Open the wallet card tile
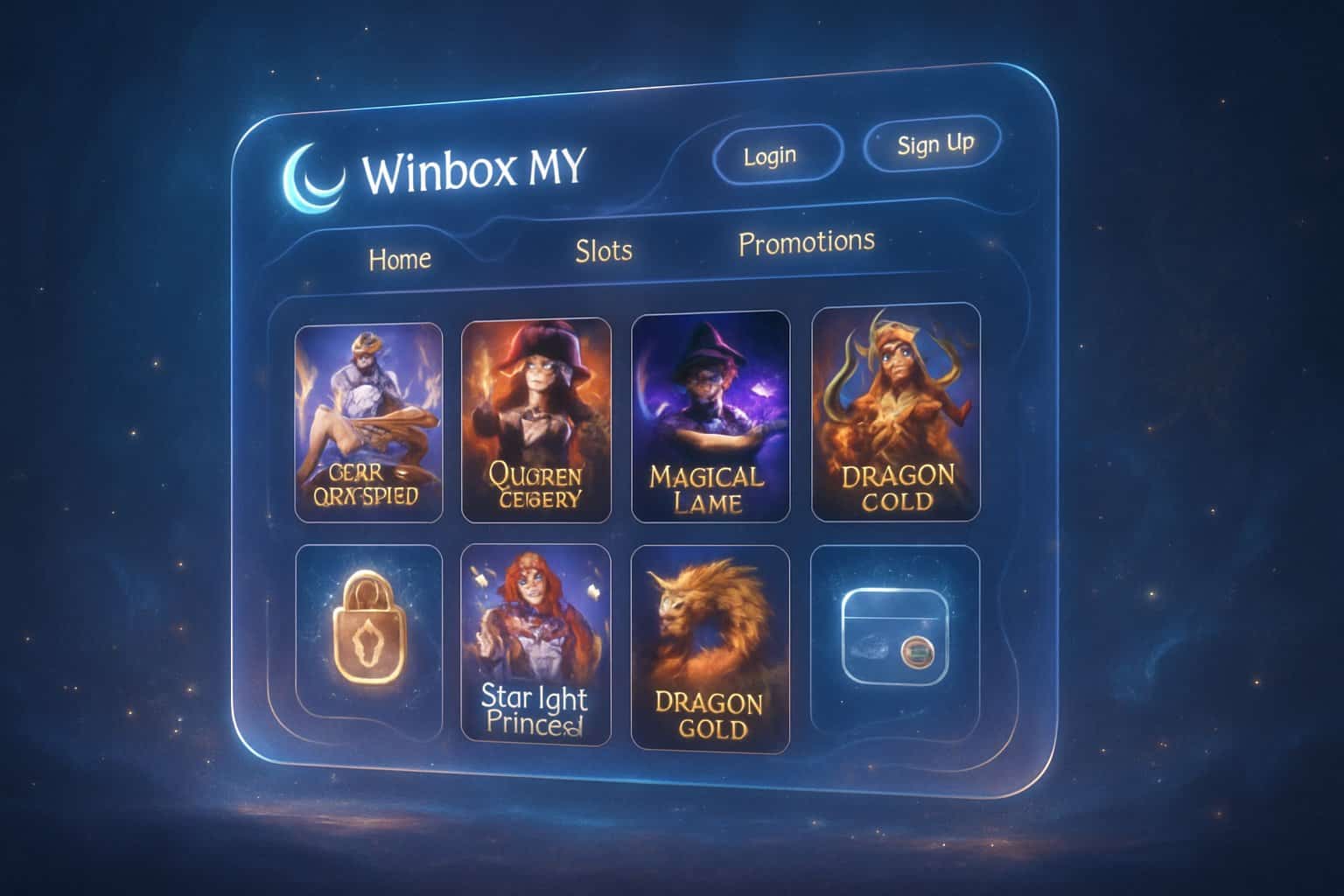Image resolution: width=1344 pixels, height=896 pixels. (894, 636)
